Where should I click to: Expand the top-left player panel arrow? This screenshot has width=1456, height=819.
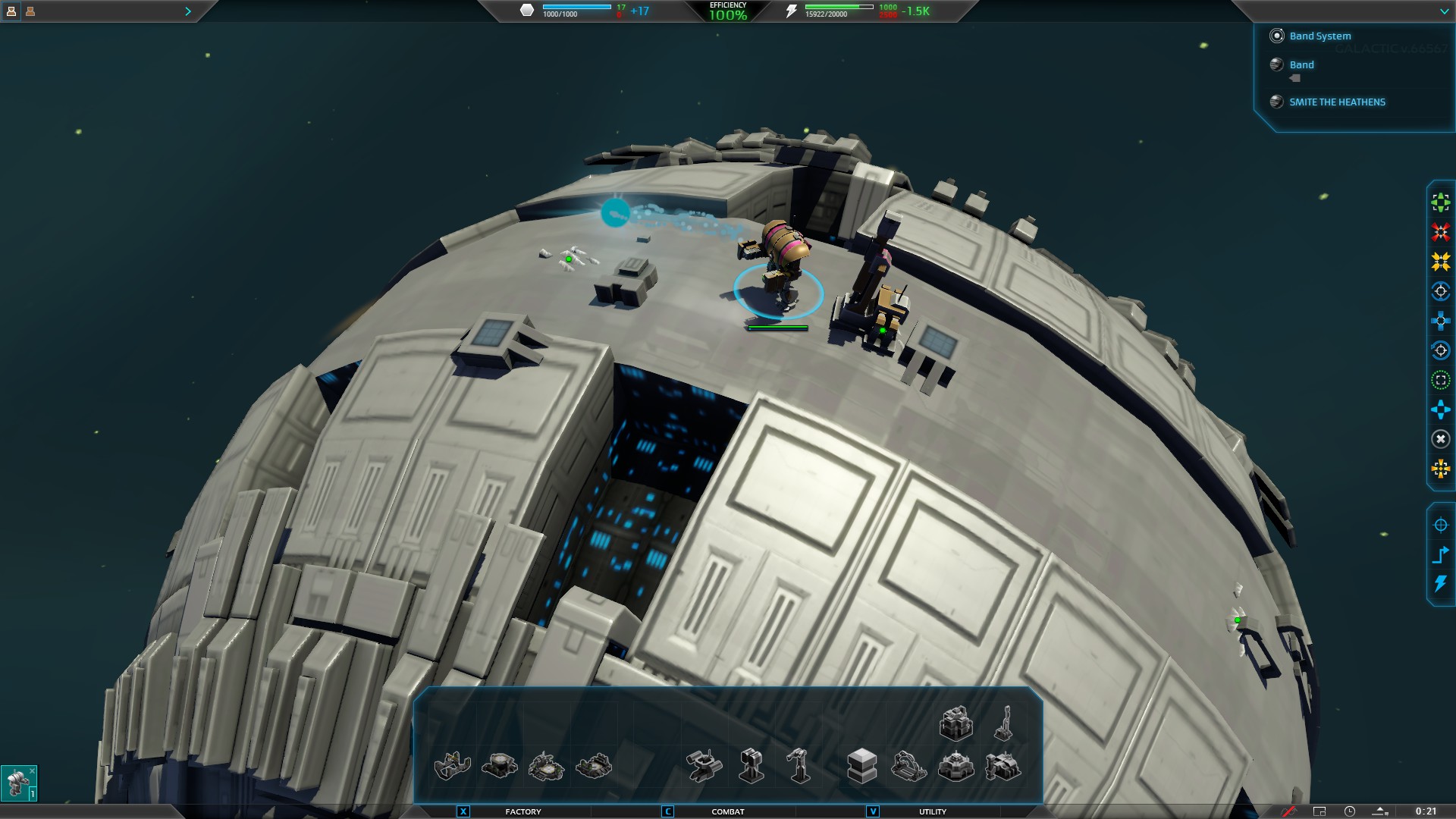click(188, 11)
